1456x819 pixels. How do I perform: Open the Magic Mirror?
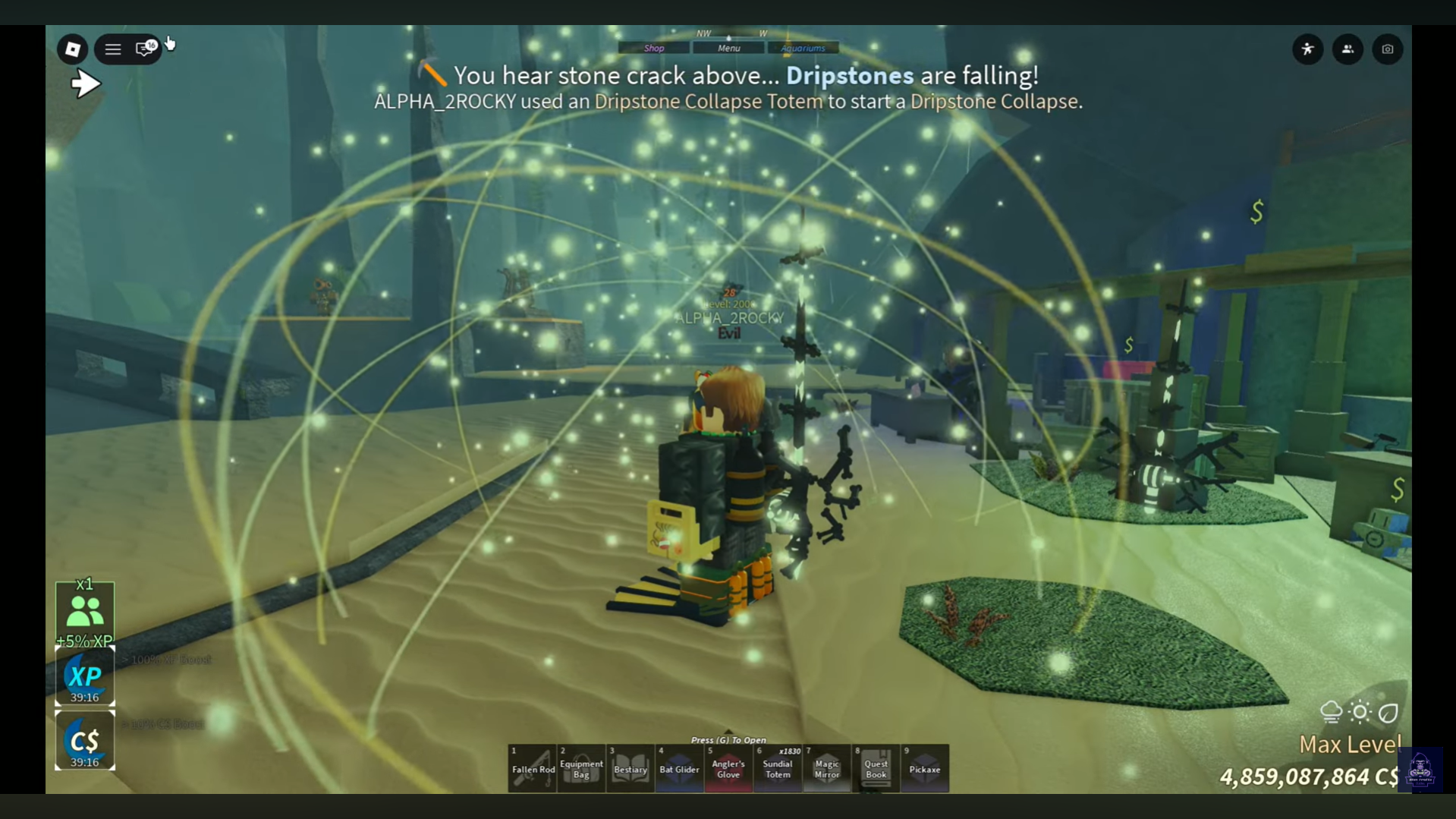(826, 768)
